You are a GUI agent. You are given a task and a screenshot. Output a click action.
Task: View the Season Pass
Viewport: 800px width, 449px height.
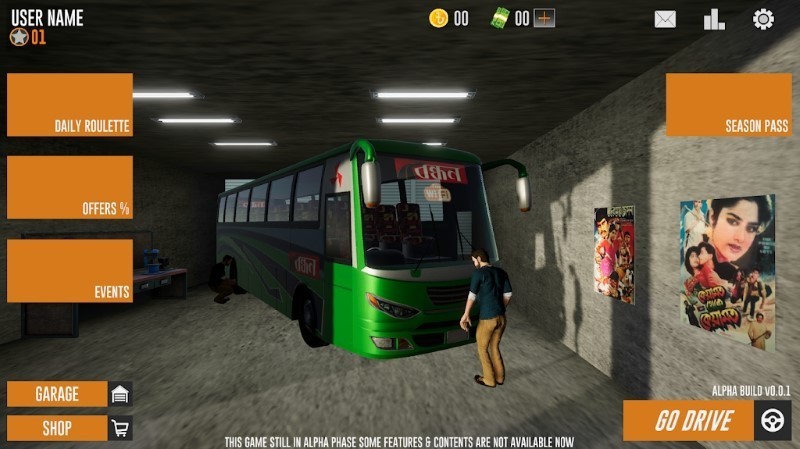click(x=728, y=104)
